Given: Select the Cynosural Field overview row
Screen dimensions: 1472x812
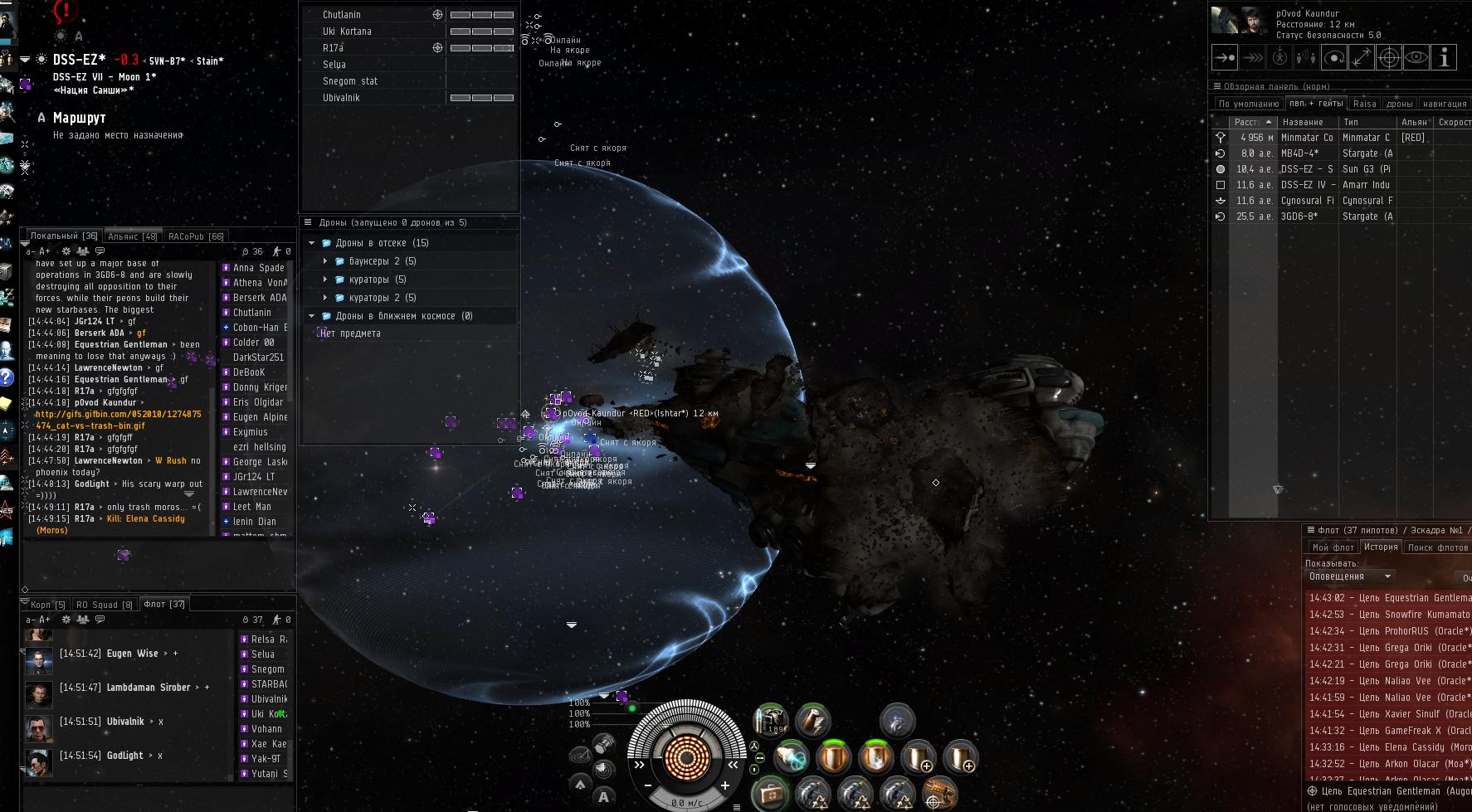Looking at the screenshot, I should 1307,201.
